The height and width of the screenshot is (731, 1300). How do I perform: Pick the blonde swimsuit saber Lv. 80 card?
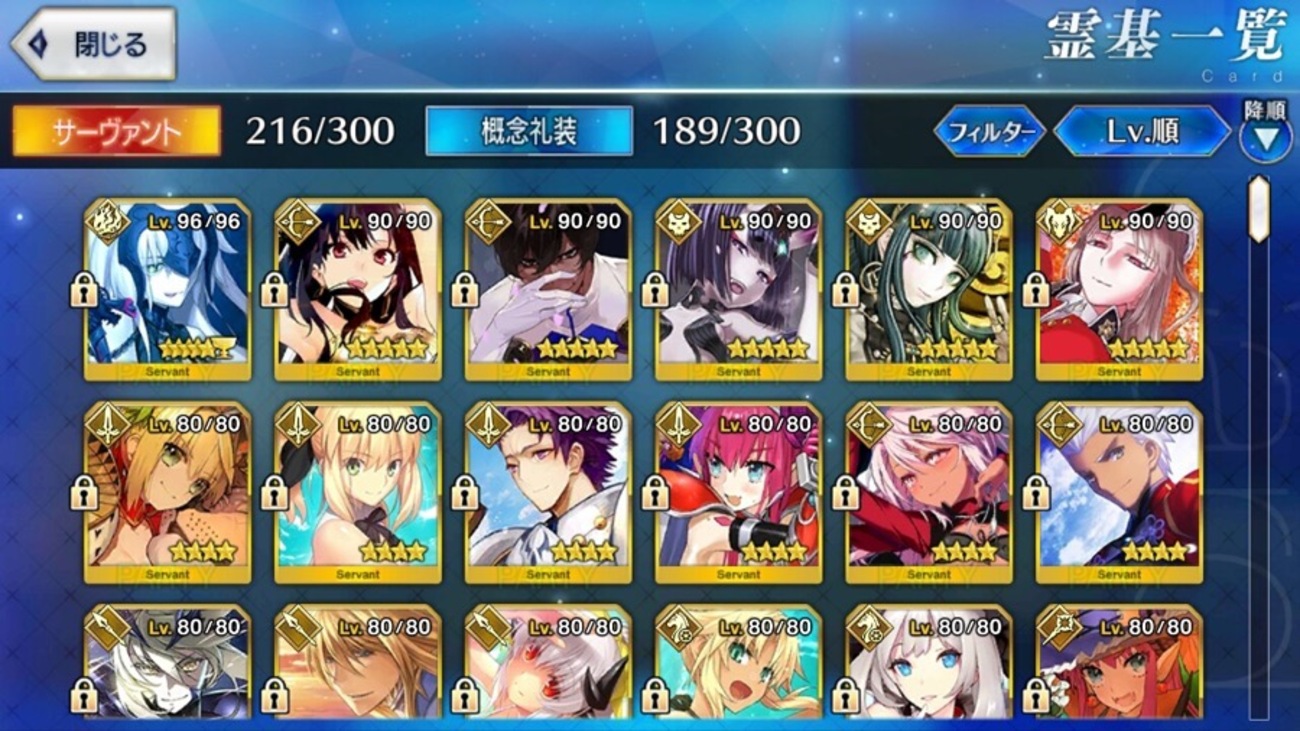(x=357, y=492)
